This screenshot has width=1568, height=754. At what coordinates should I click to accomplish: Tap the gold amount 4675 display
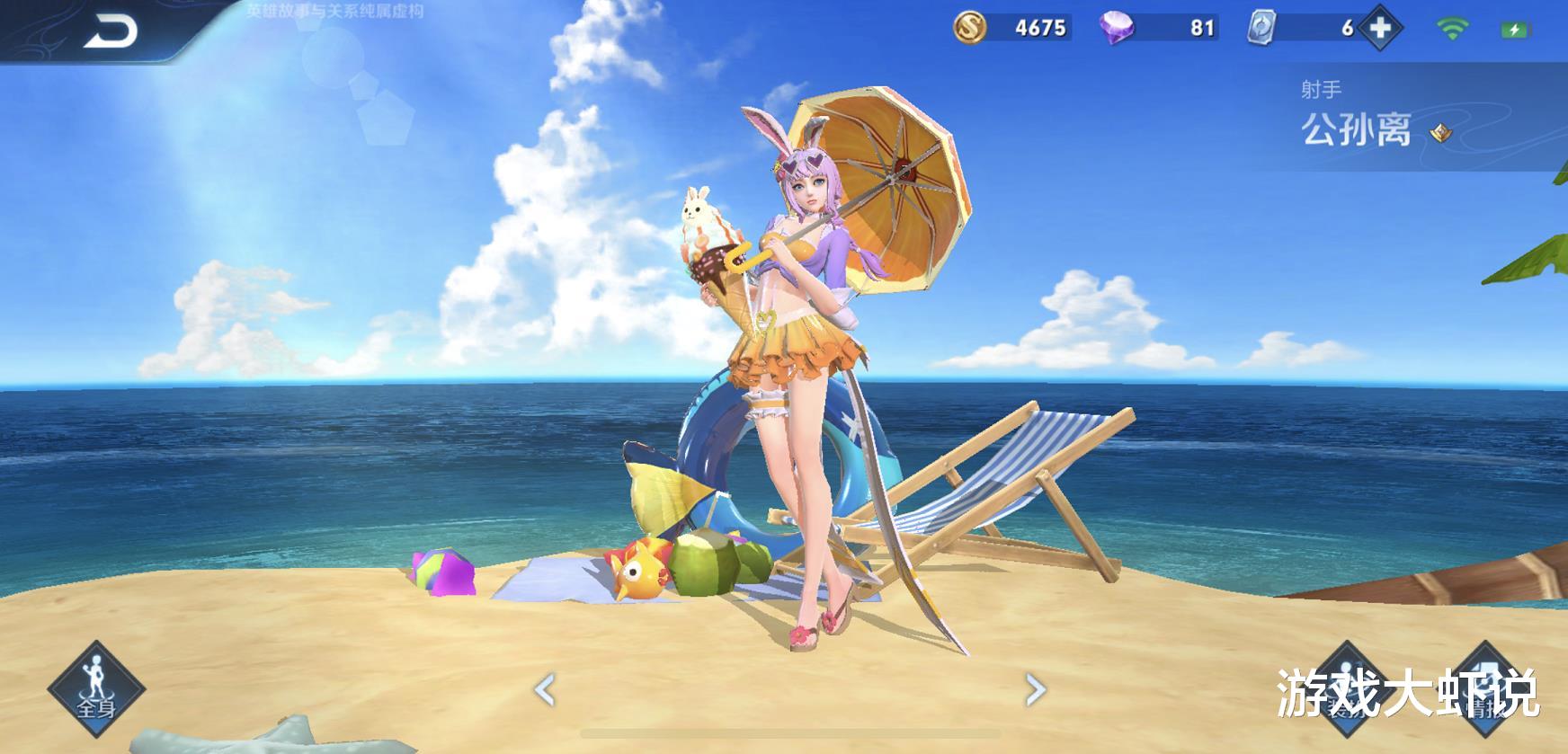[x=1041, y=28]
